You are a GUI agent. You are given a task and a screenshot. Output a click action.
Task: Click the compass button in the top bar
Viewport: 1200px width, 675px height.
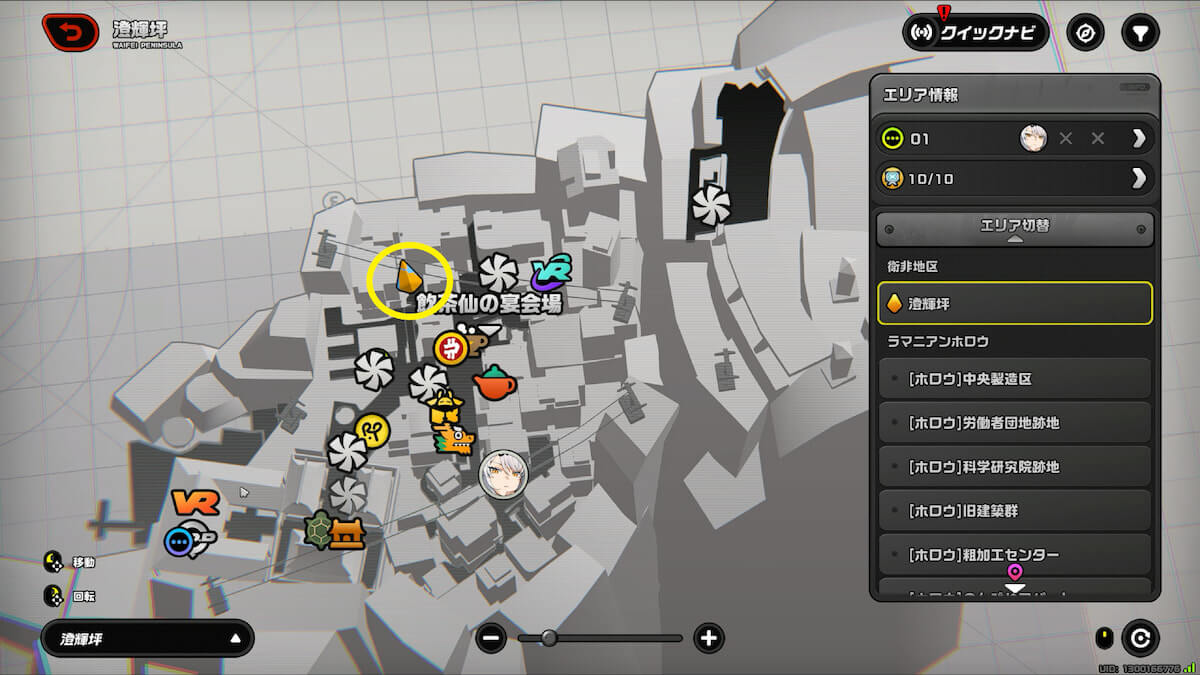pyautogui.click(x=1085, y=33)
